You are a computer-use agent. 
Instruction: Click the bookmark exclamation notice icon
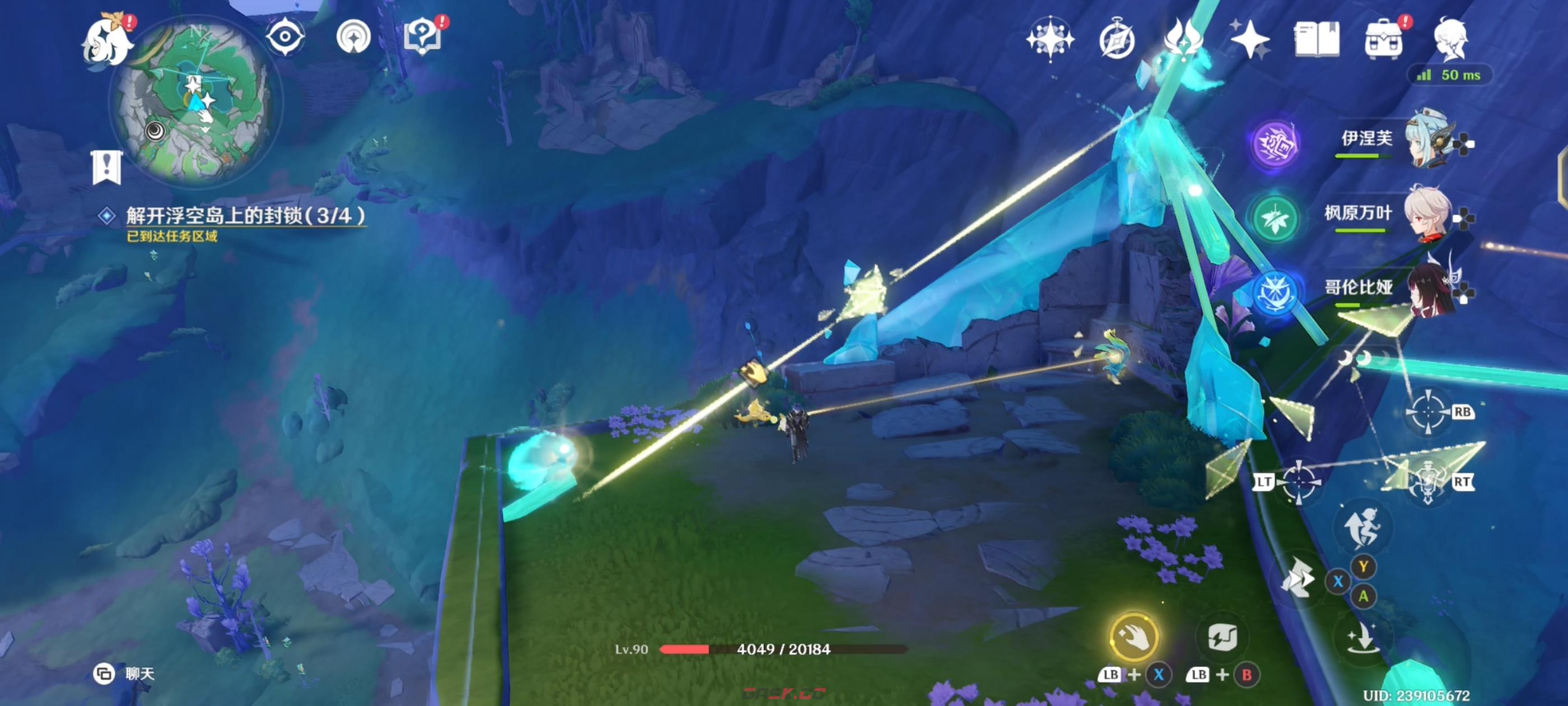click(x=107, y=167)
